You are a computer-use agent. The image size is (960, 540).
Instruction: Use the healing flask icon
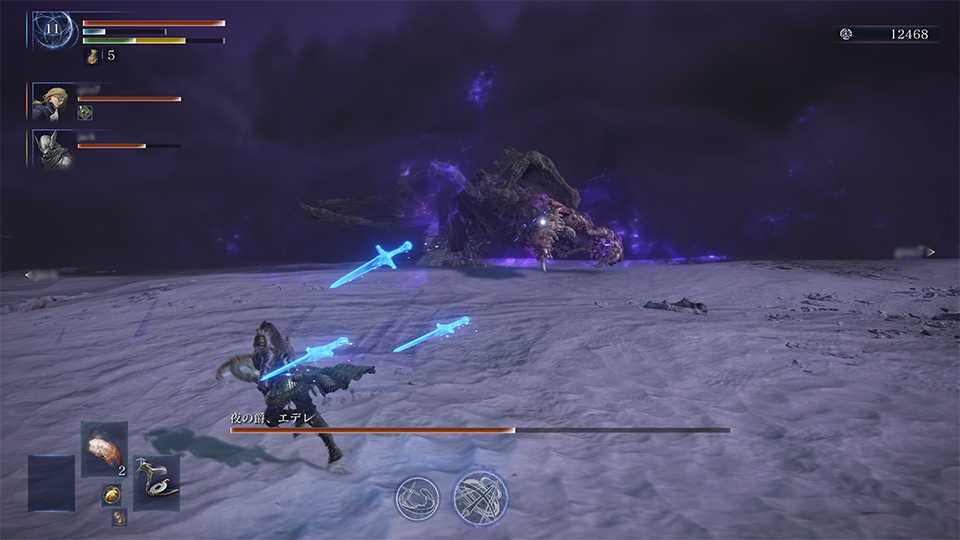click(93, 57)
